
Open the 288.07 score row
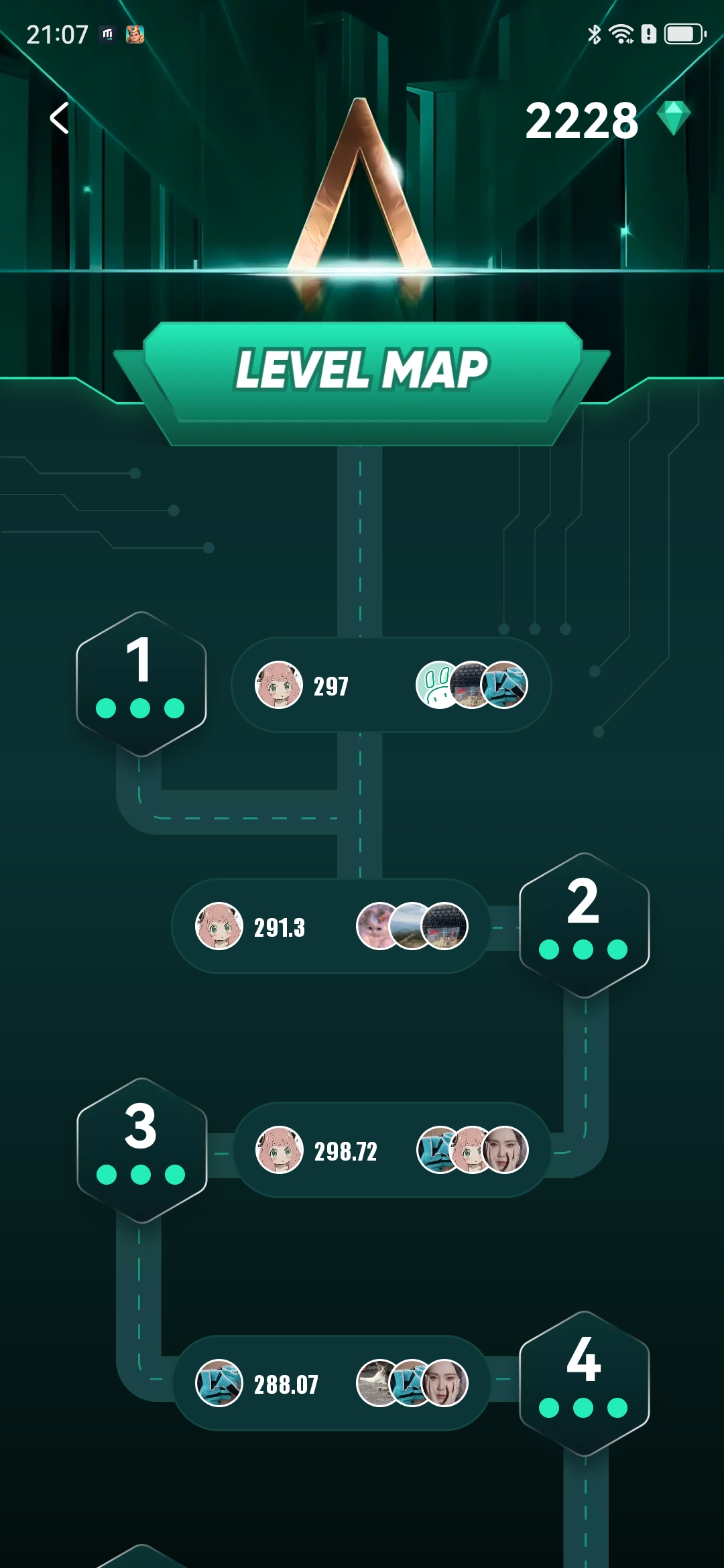330,1383
